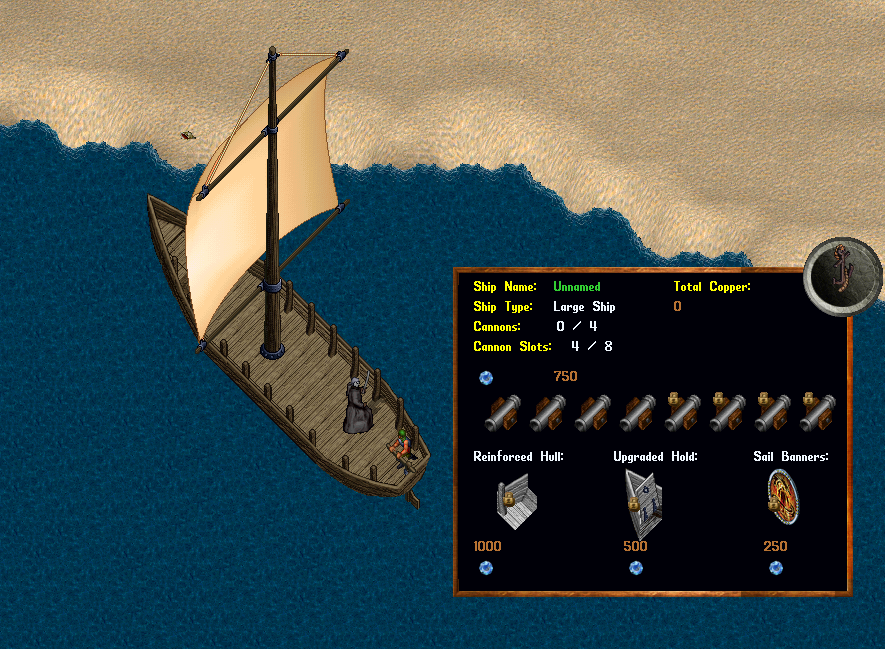
Task: Unlock Sail Banners with its blue gem button
Action: point(776,568)
